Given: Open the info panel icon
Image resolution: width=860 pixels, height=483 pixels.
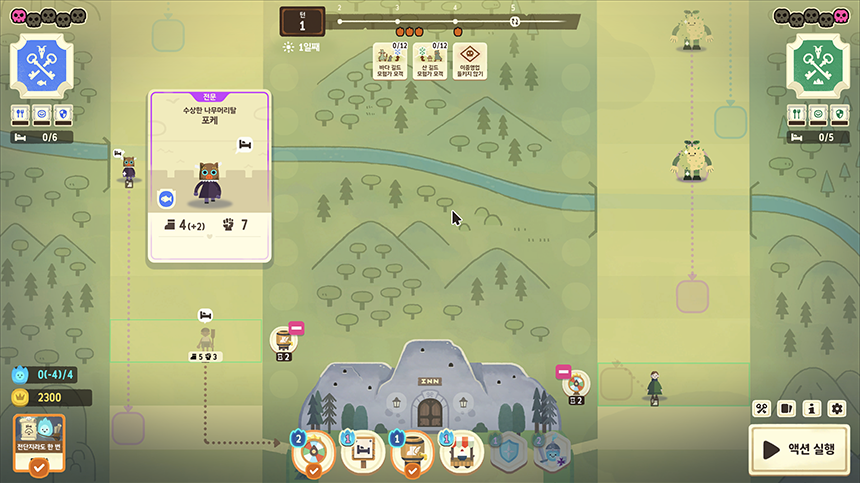Looking at the screenshot, I should (x=812, y=408).
